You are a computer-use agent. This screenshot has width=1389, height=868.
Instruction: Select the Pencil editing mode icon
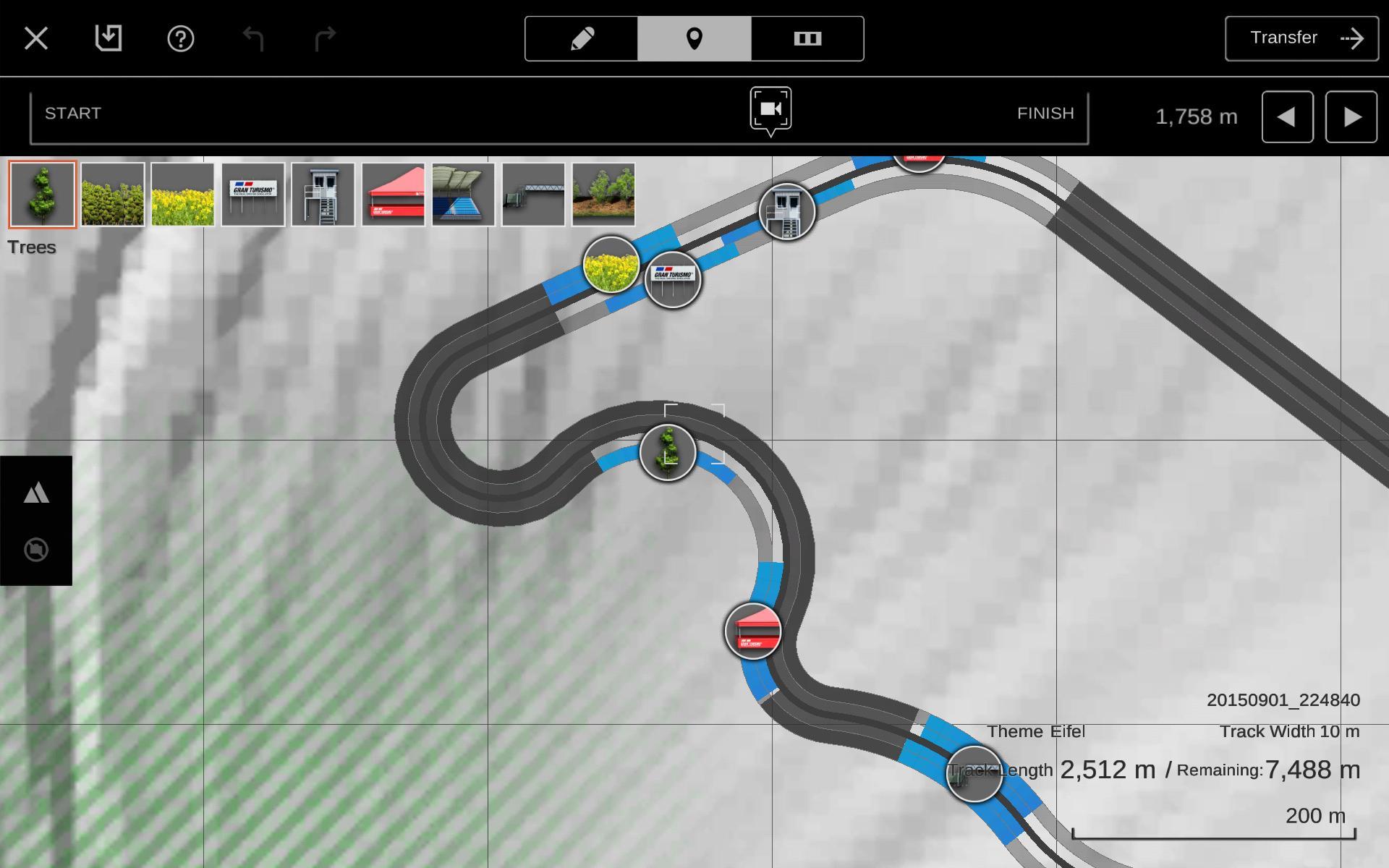[x=582, y=40]
